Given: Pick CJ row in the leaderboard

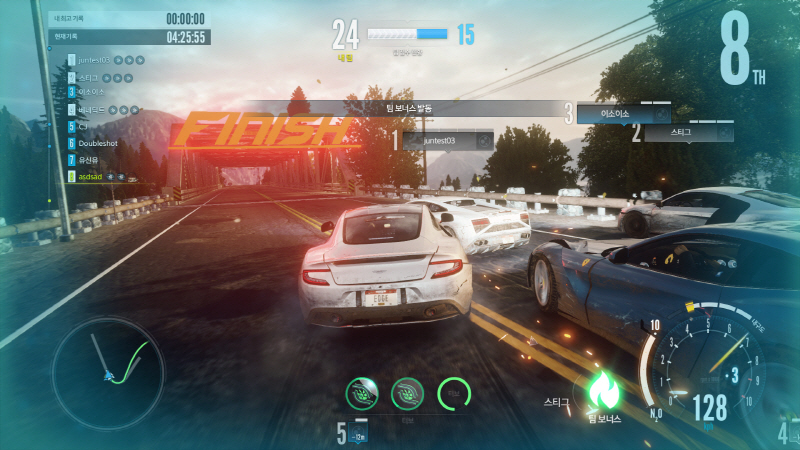Looking at the screenshot, I should [x=82, y=126].
